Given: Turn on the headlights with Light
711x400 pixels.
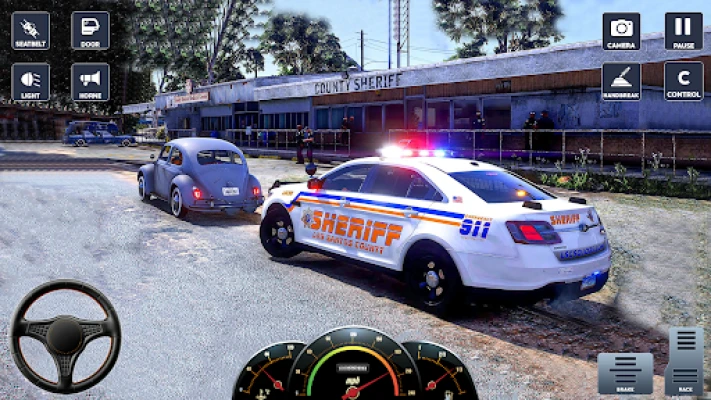Looking at the screenshot, I should (30, 82).
